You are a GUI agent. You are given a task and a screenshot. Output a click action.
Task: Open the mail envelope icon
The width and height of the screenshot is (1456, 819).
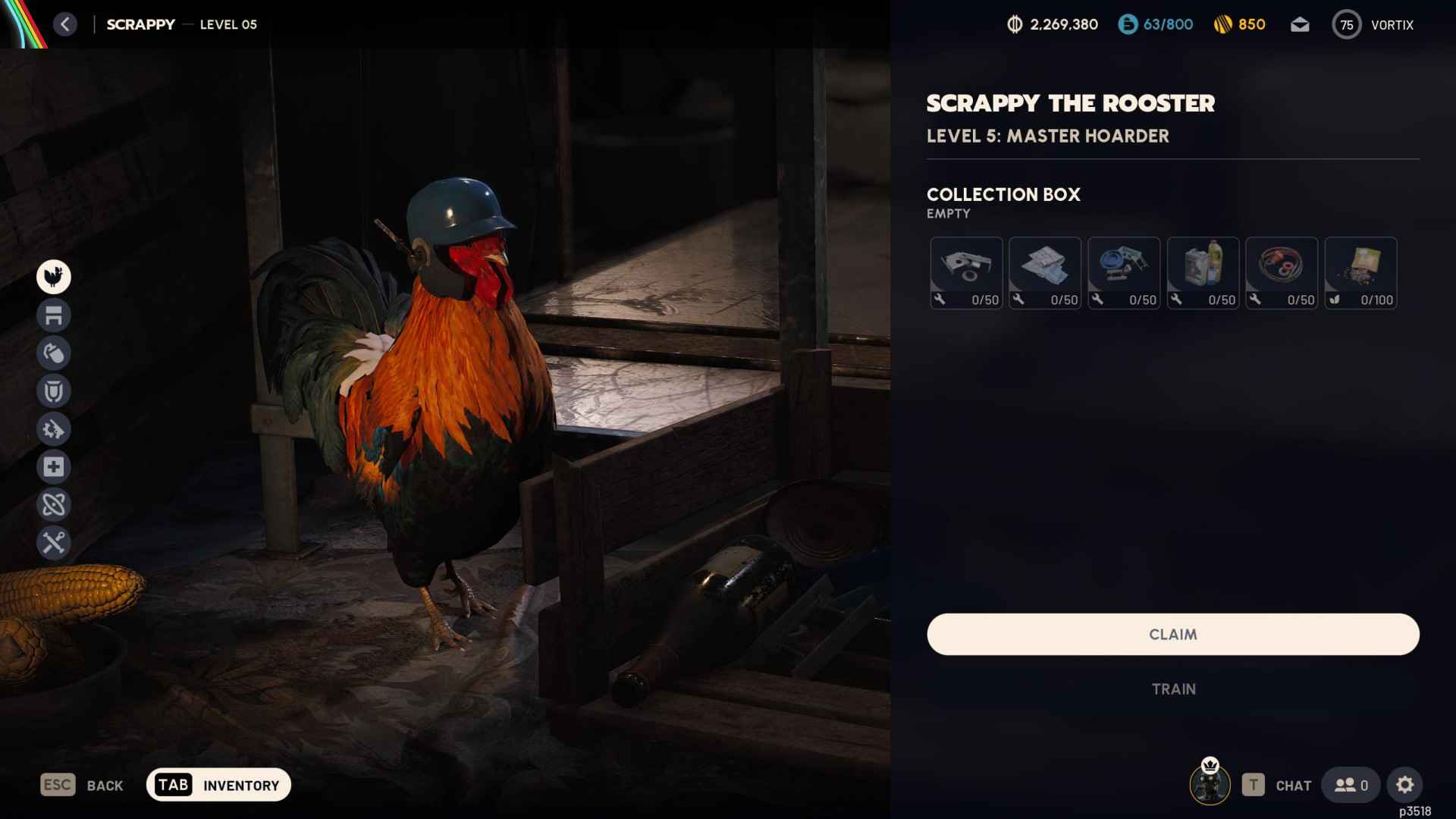pyautogui.click(x=1299, y=24)
